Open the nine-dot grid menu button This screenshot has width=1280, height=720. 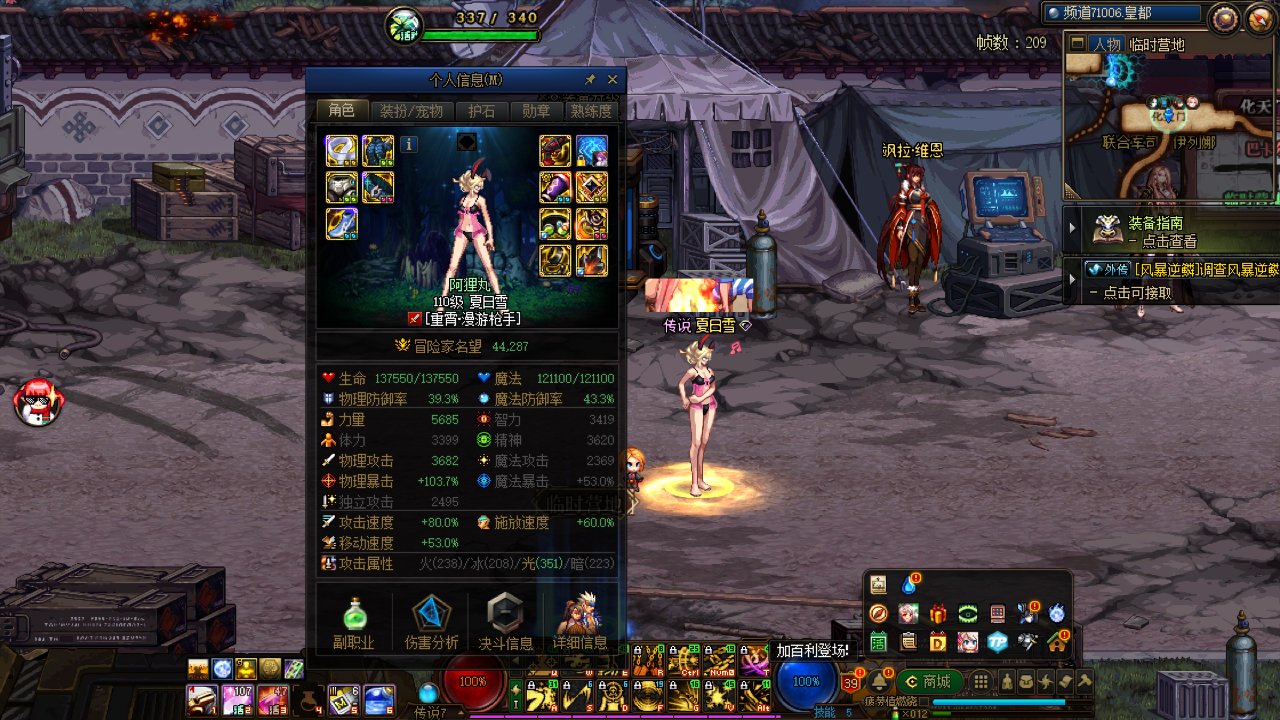click(x=981, y=682)
